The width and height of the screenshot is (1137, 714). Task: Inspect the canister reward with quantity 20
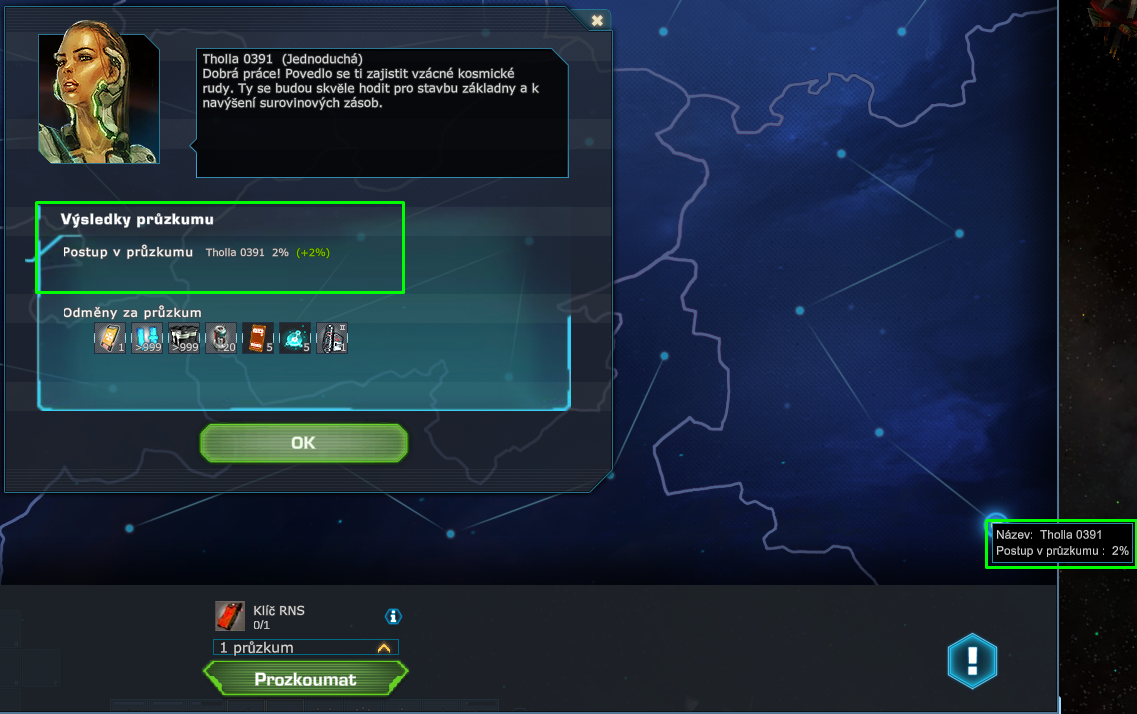pos(221,338)
